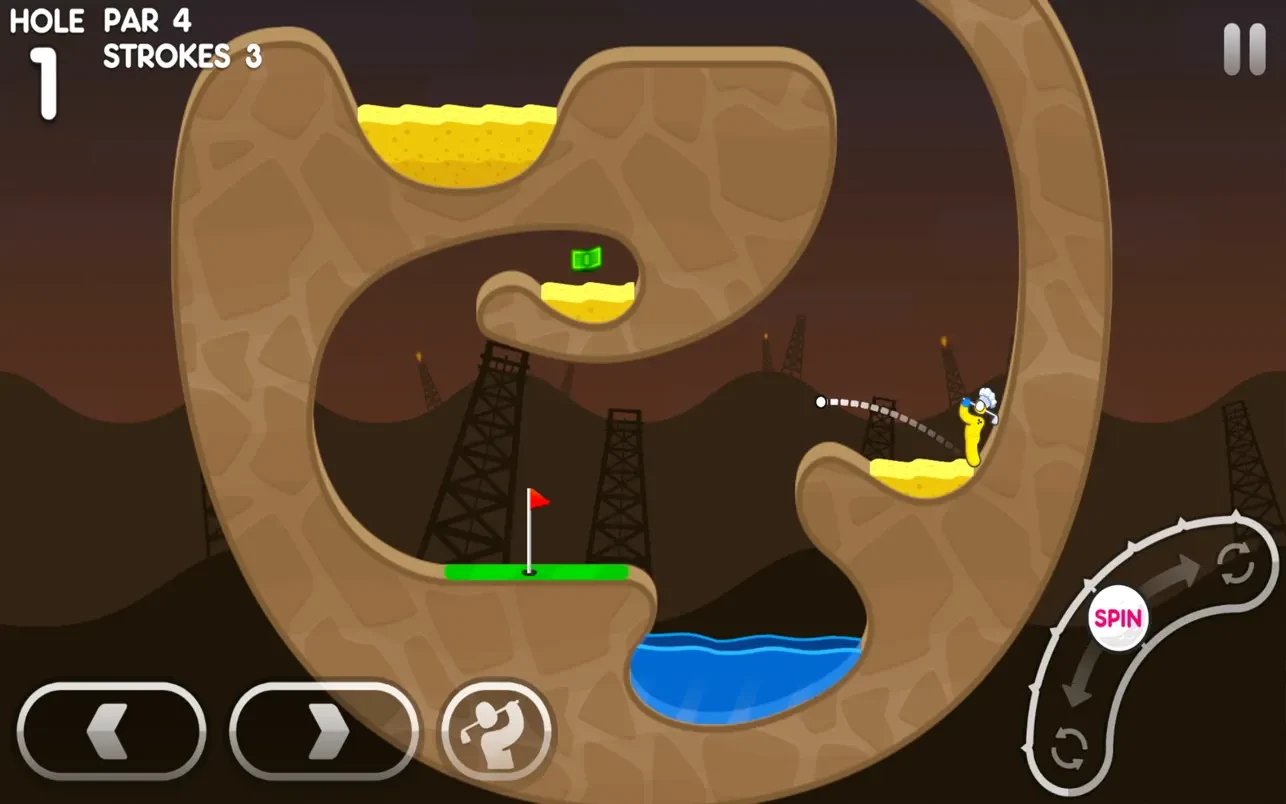Pause the game

pos(1244,49)
